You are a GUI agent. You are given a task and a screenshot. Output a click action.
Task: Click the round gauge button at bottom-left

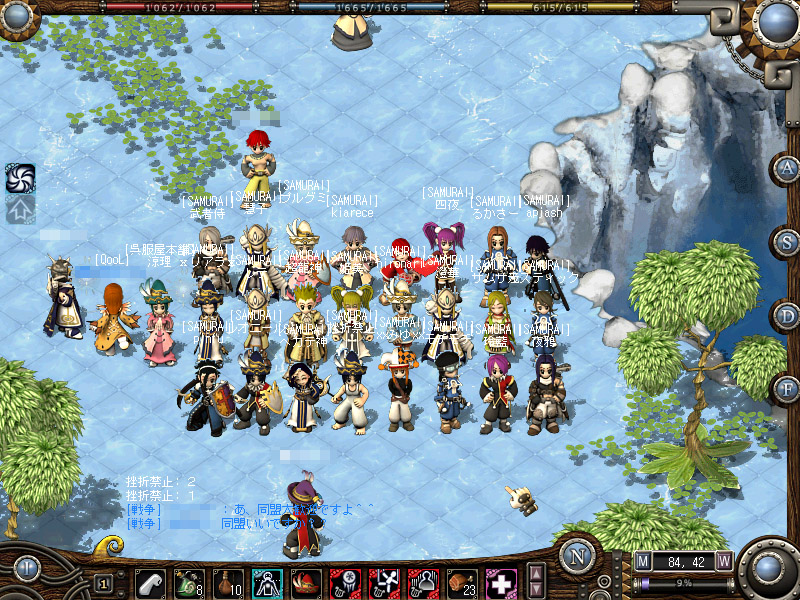(x=26, y=569)
